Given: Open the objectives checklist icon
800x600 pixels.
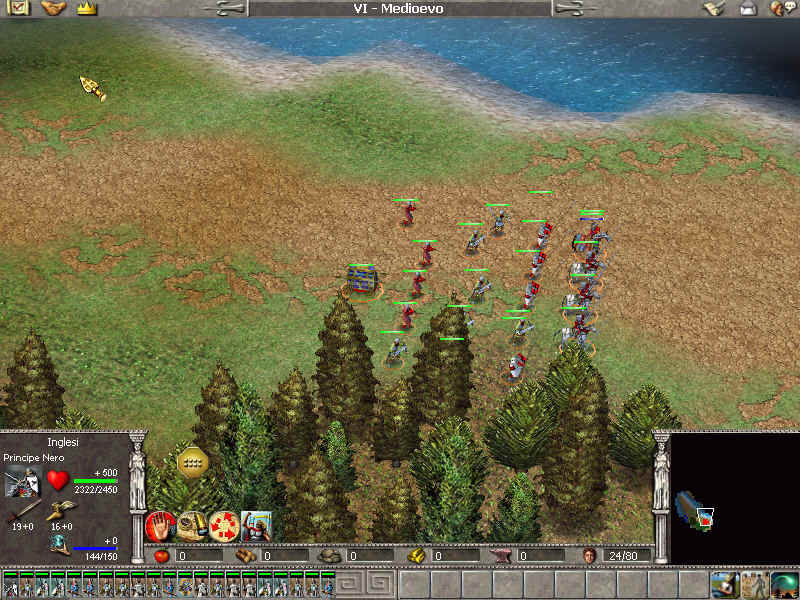Looking at the screenshot, I should [x=20, y=9].
